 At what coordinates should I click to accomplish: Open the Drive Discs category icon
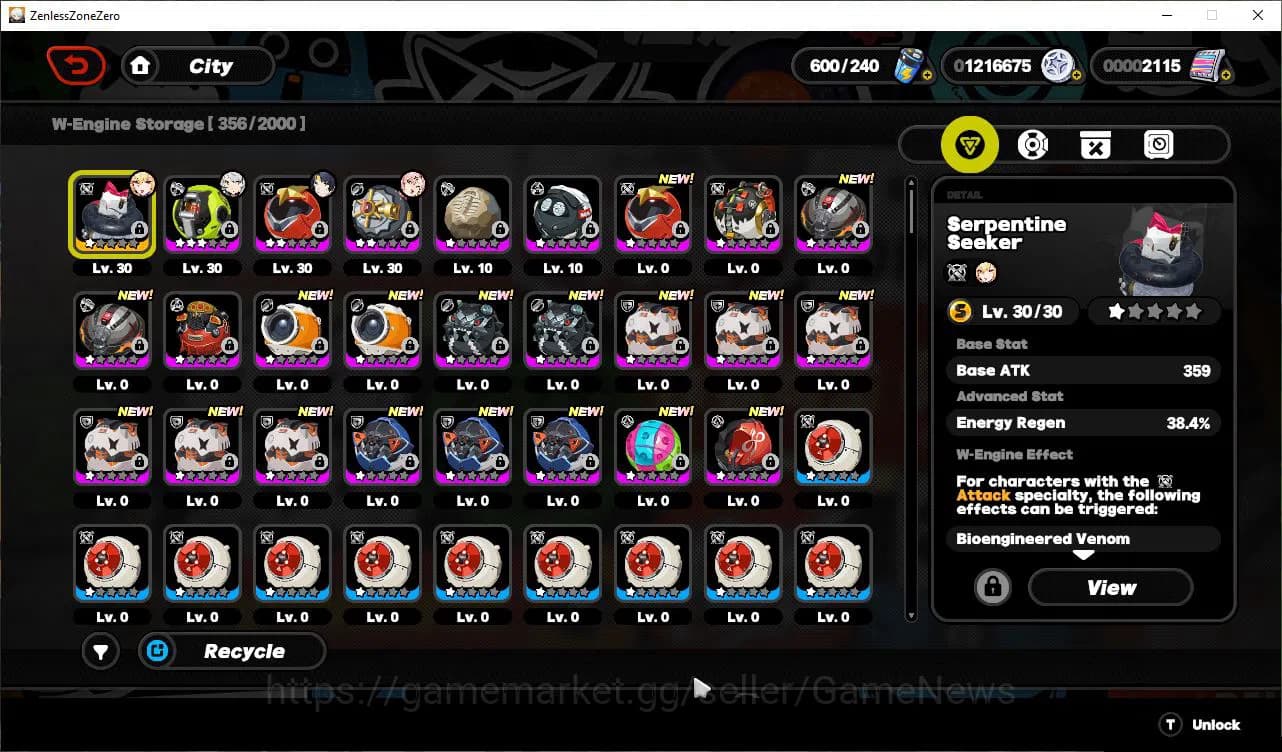tap(1033, 144)
